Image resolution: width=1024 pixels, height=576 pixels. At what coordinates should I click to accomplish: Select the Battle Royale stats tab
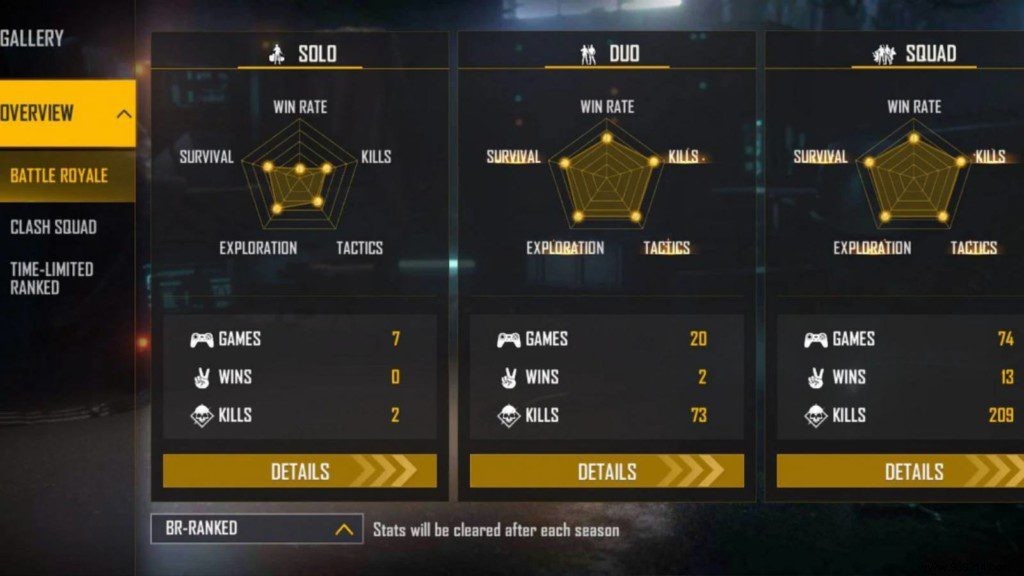(x=60, y=176)
